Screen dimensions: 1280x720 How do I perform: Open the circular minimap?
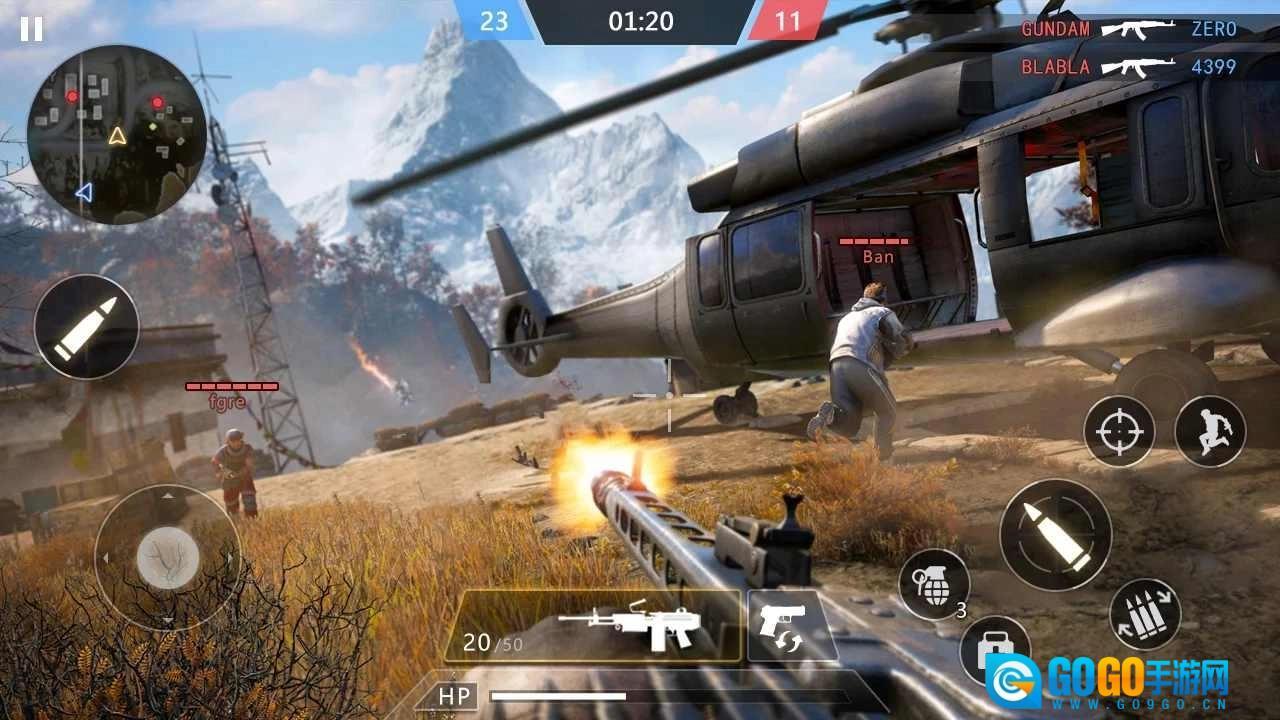pos(117,135)
